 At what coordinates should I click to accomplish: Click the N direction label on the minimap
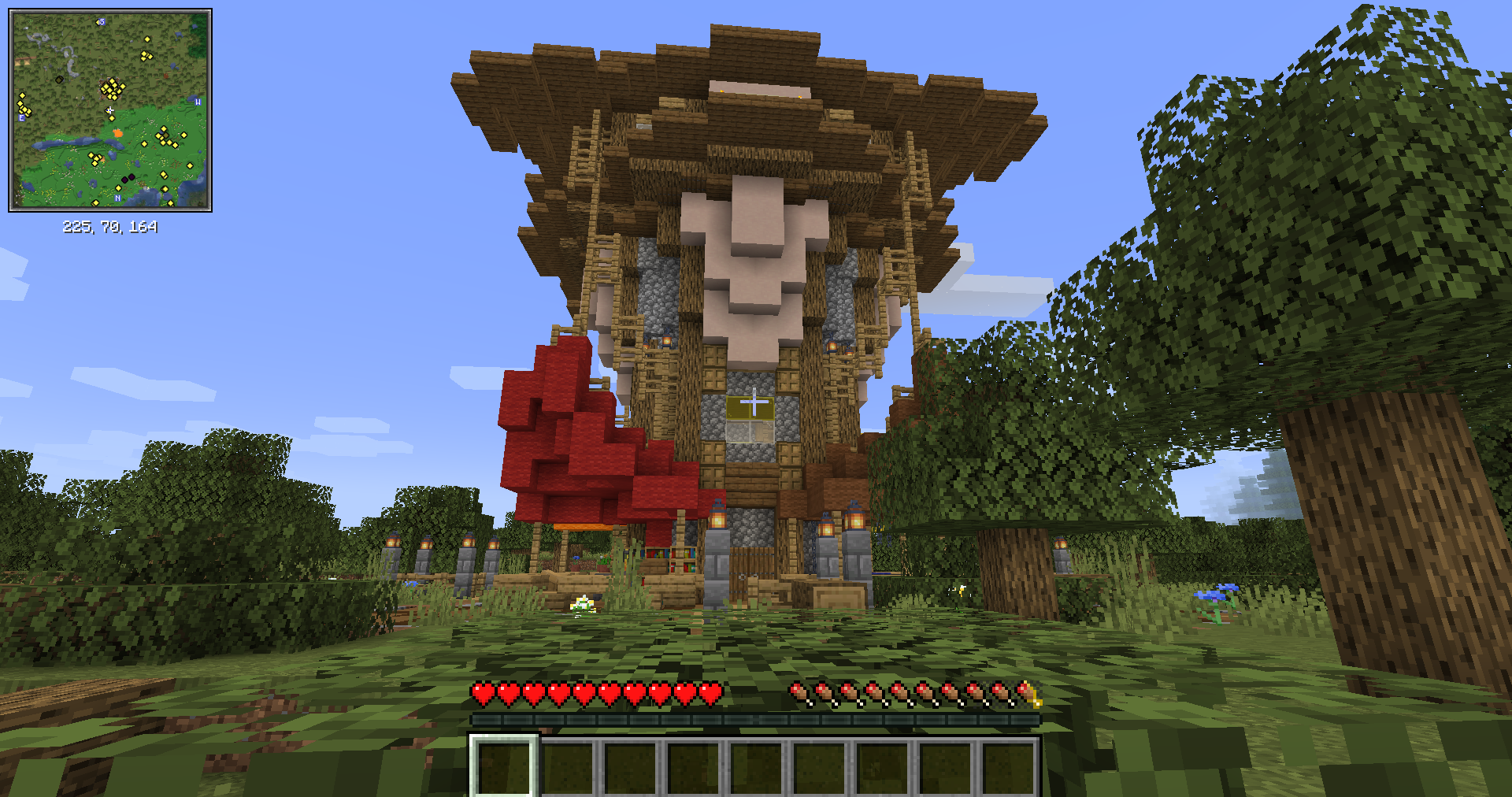(118, 198)
